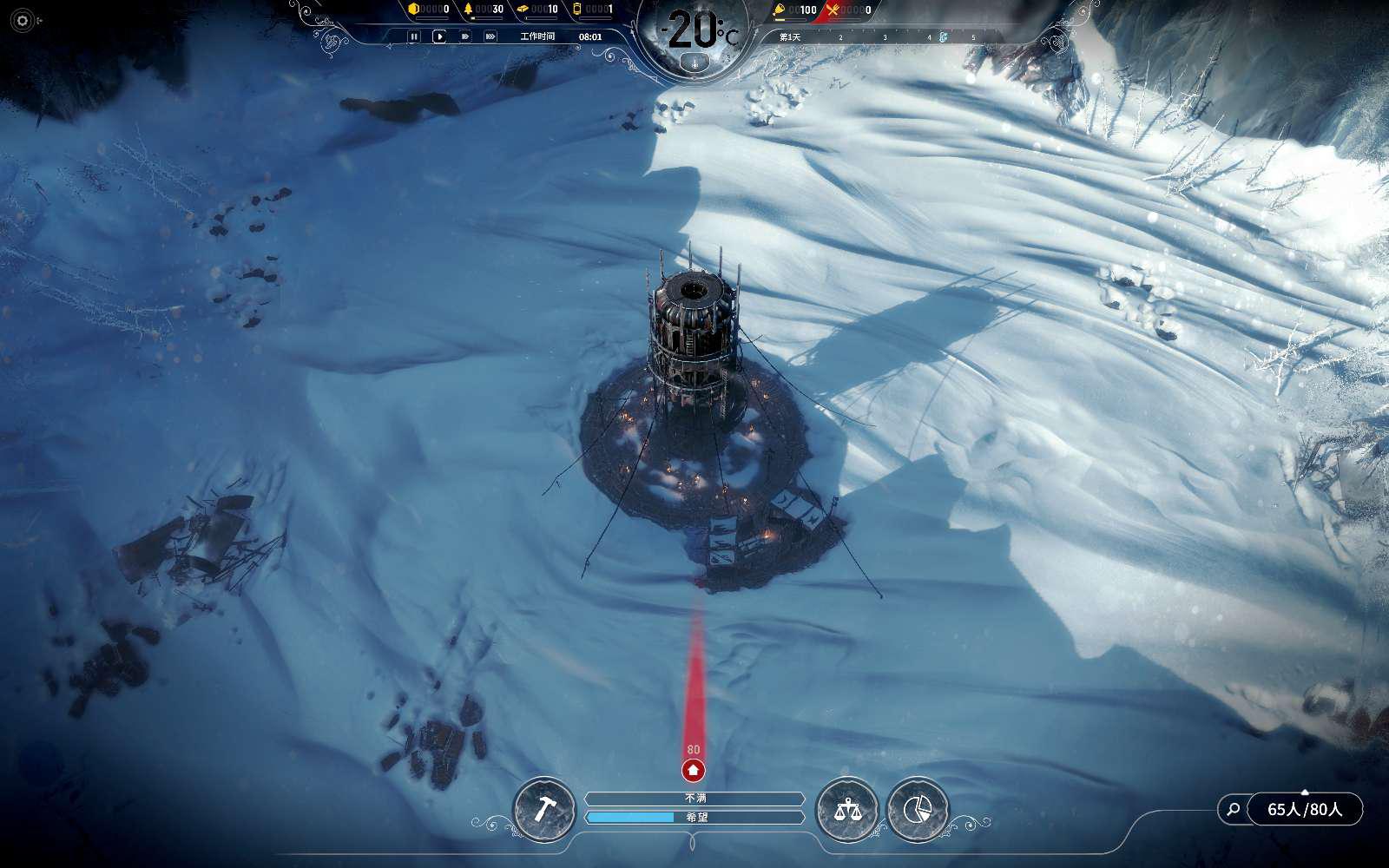Click the red homeless house alert
This screenshot has width=1389, height=868.
click(x=693, y=769)
